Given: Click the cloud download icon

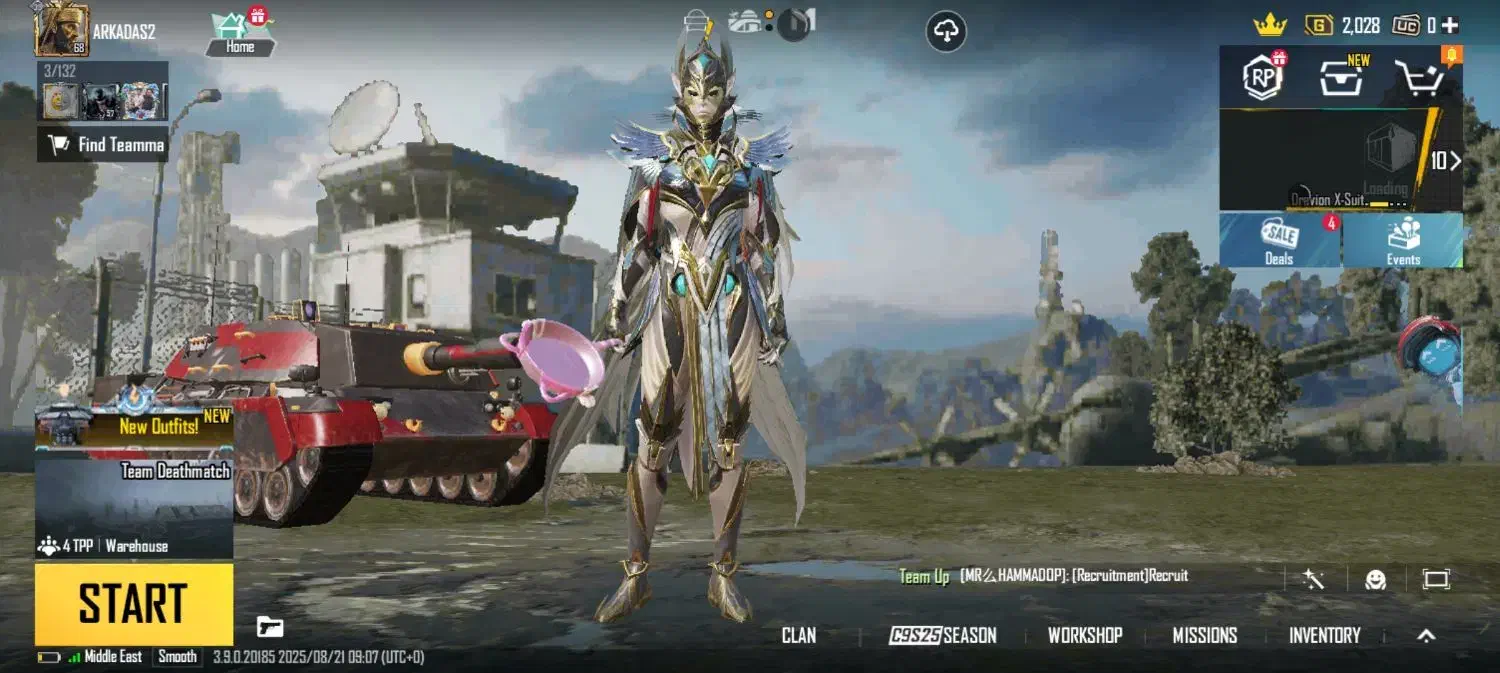Looking at the screenshot, I should tap(945, 32).
